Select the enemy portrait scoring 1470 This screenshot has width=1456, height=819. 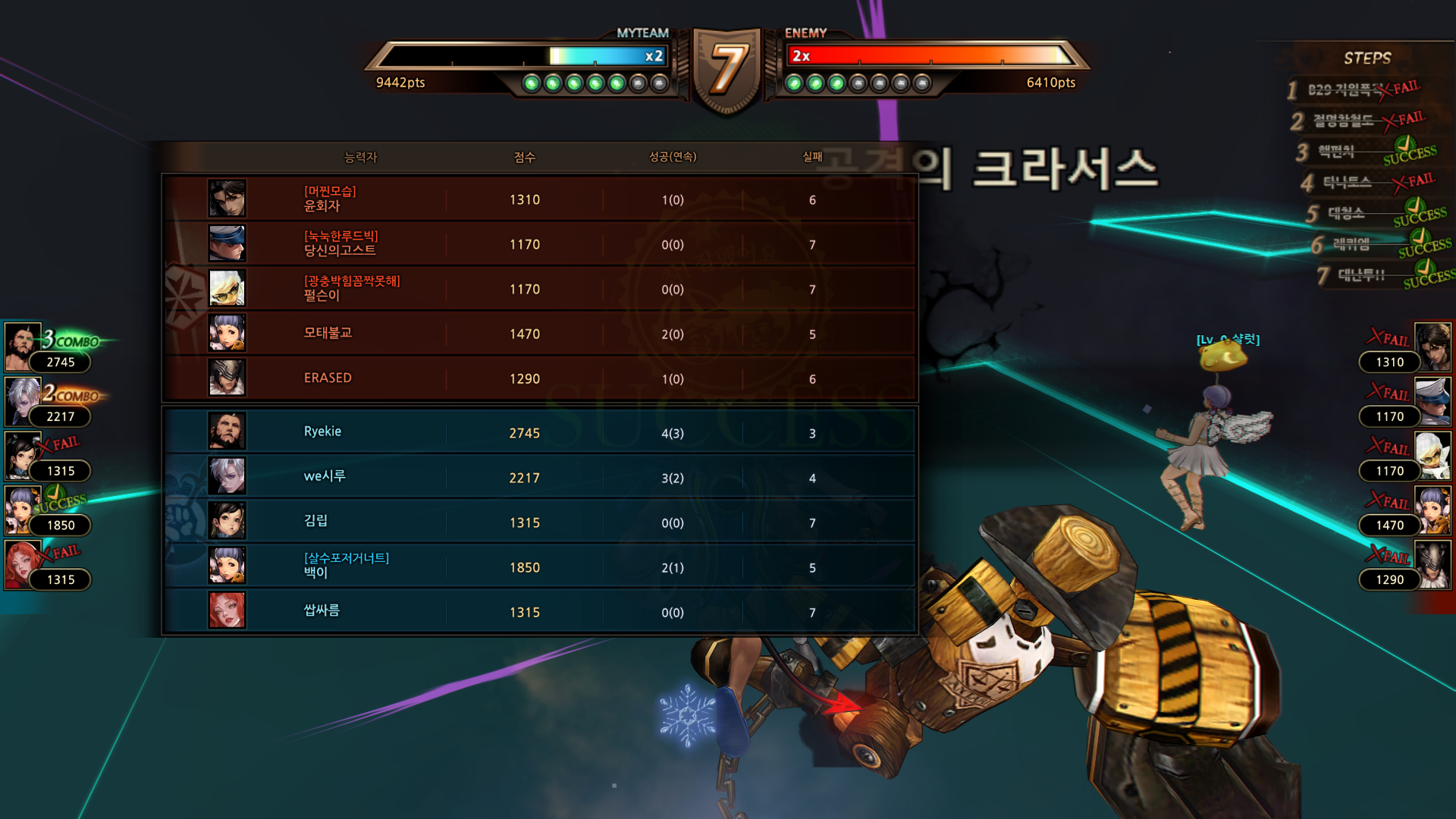pyautogui.click(x=1432, y=510)
